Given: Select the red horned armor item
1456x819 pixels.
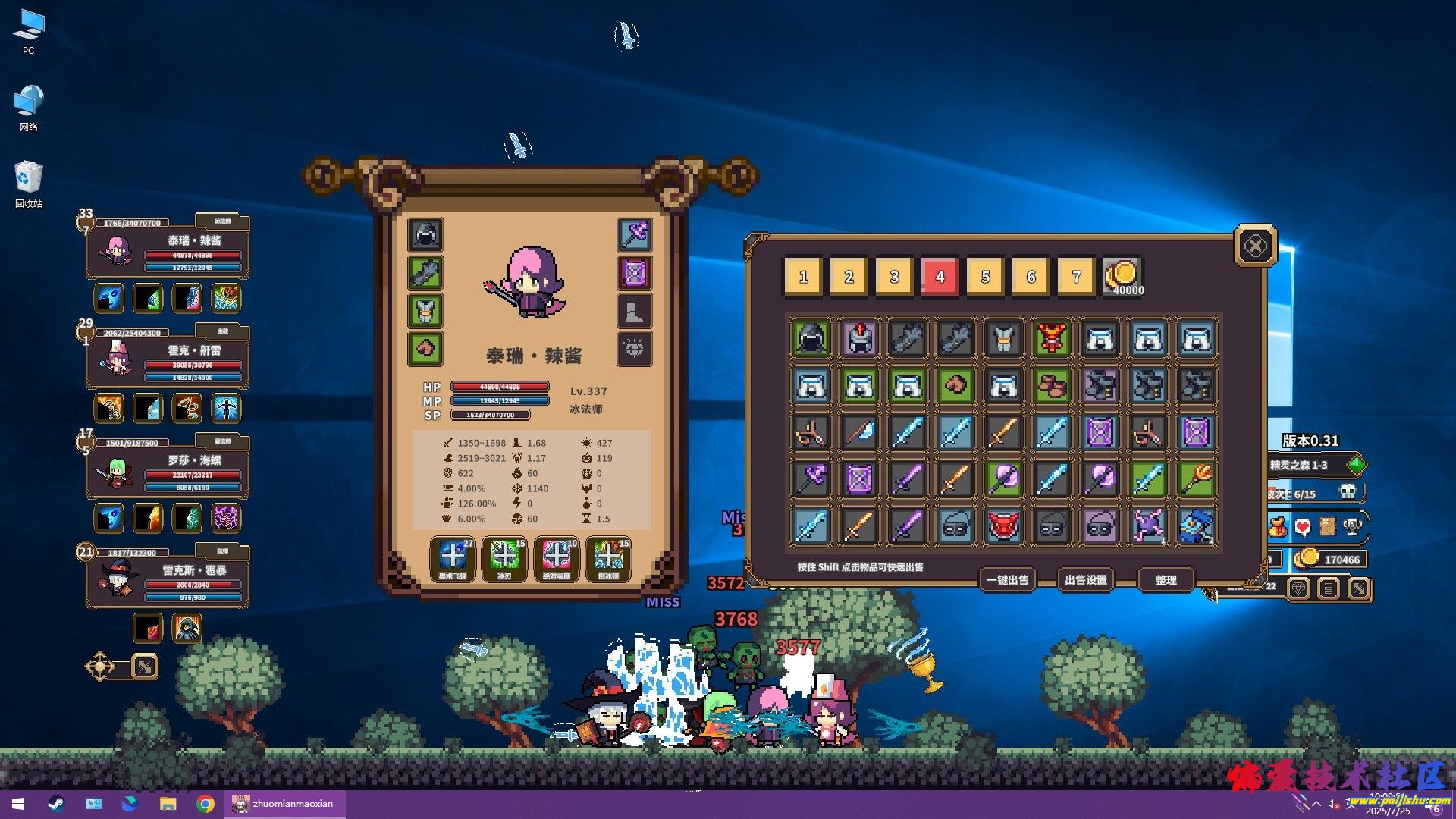Looking at the screenshot, I should (x=1052, y=338).
